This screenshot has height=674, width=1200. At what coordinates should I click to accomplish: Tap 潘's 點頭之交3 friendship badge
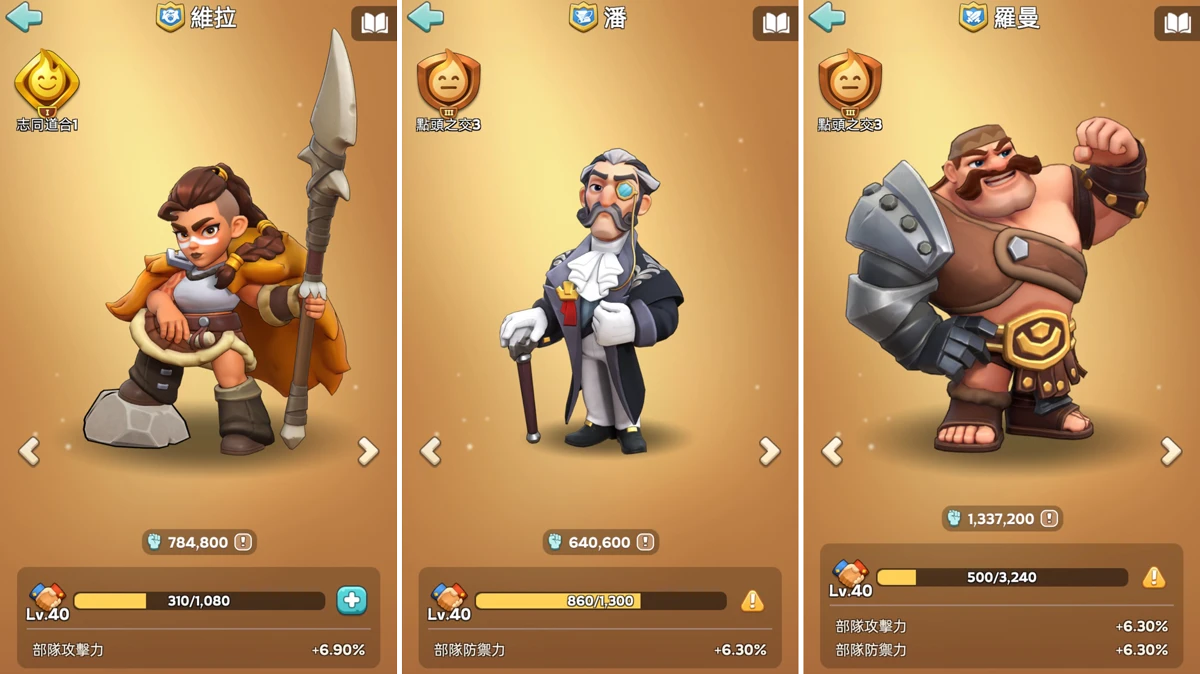(x=448, y=84)
